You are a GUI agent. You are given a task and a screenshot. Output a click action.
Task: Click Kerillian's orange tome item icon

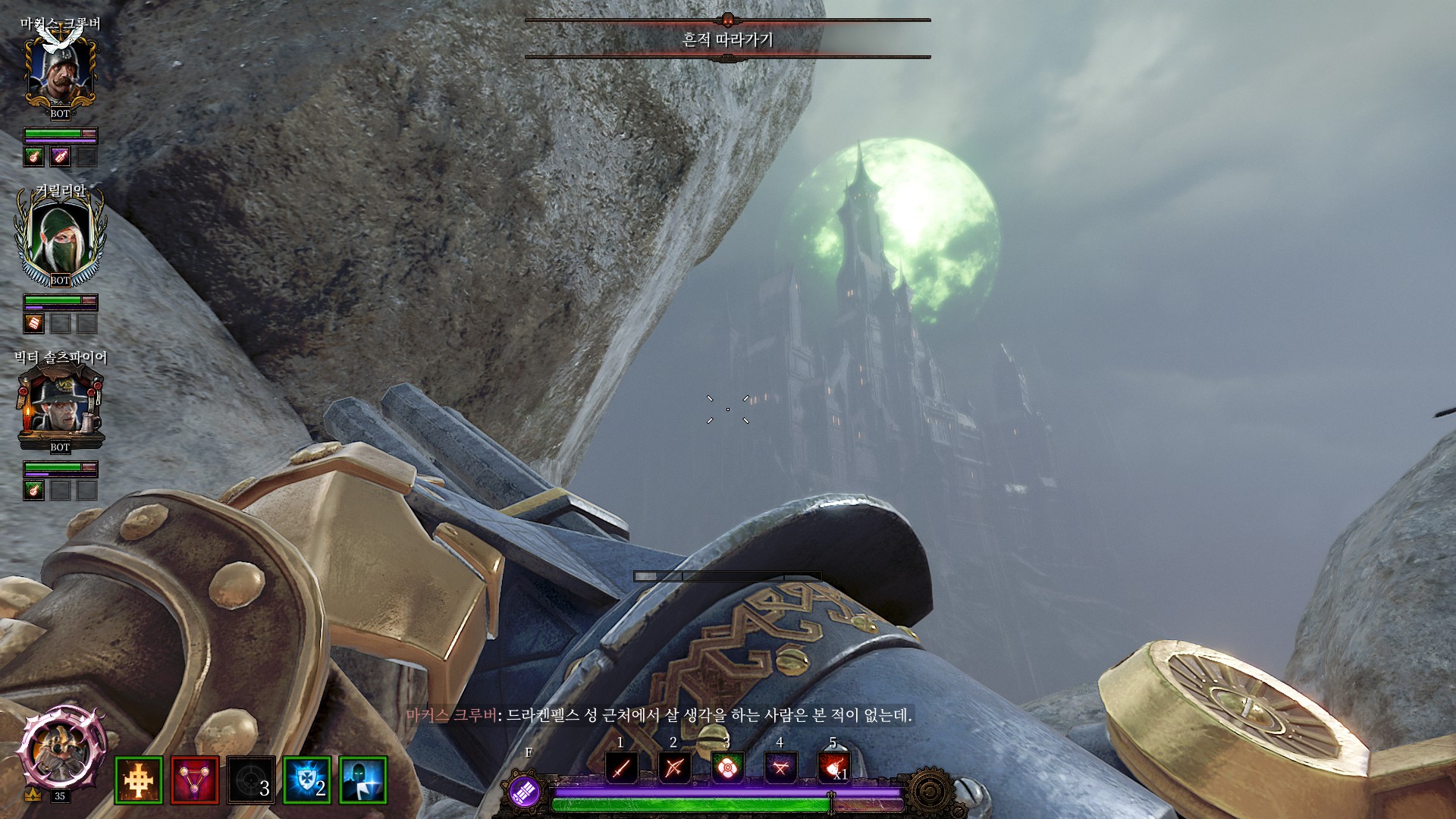click(34, 324)
